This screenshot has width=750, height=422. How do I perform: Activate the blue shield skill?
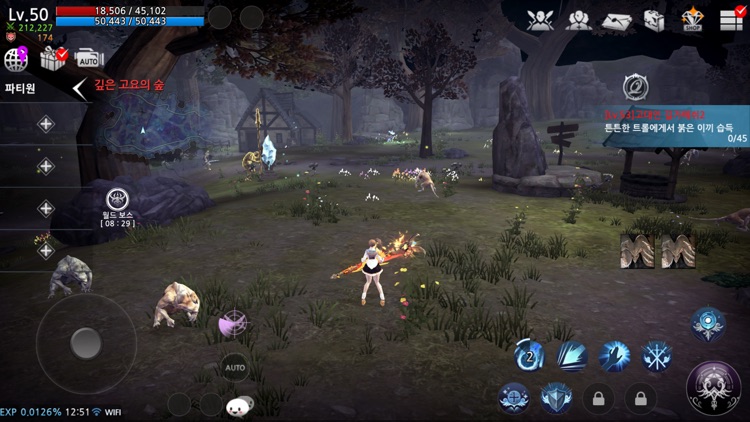(556, 398)
